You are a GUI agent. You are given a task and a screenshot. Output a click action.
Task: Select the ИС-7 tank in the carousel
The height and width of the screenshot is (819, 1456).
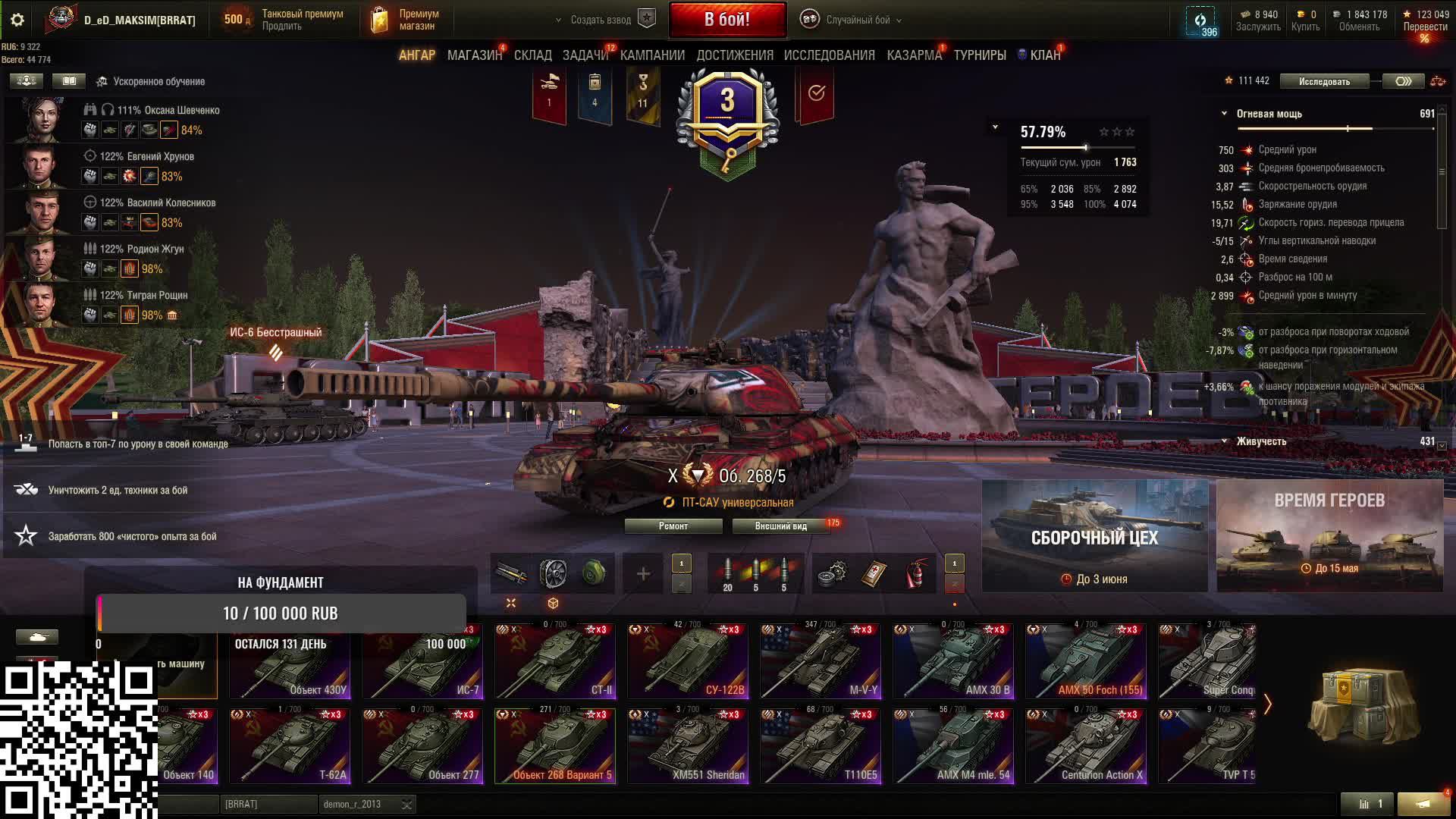click(422, 661)
